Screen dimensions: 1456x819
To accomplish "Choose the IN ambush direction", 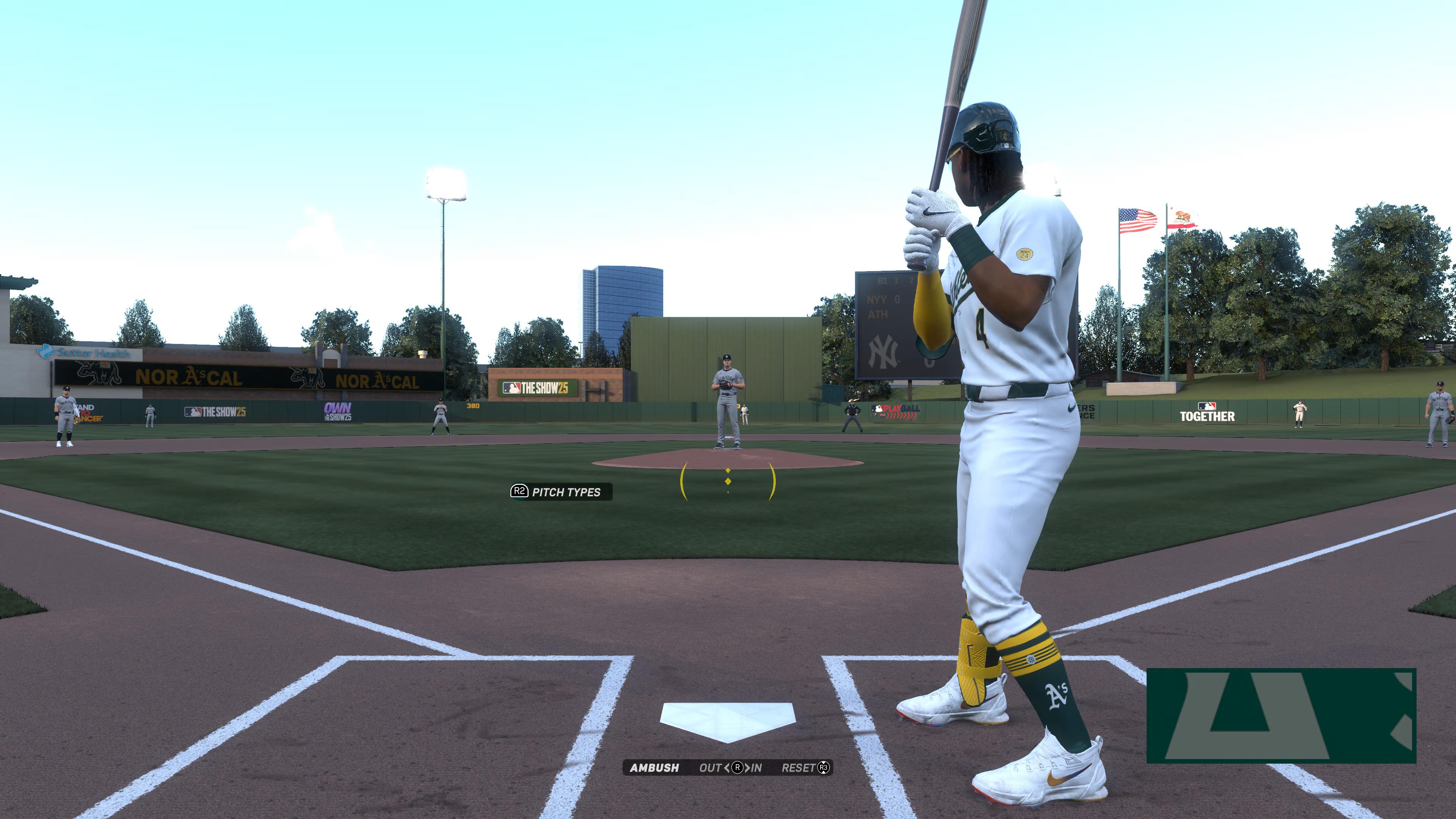I will [756, 767].
